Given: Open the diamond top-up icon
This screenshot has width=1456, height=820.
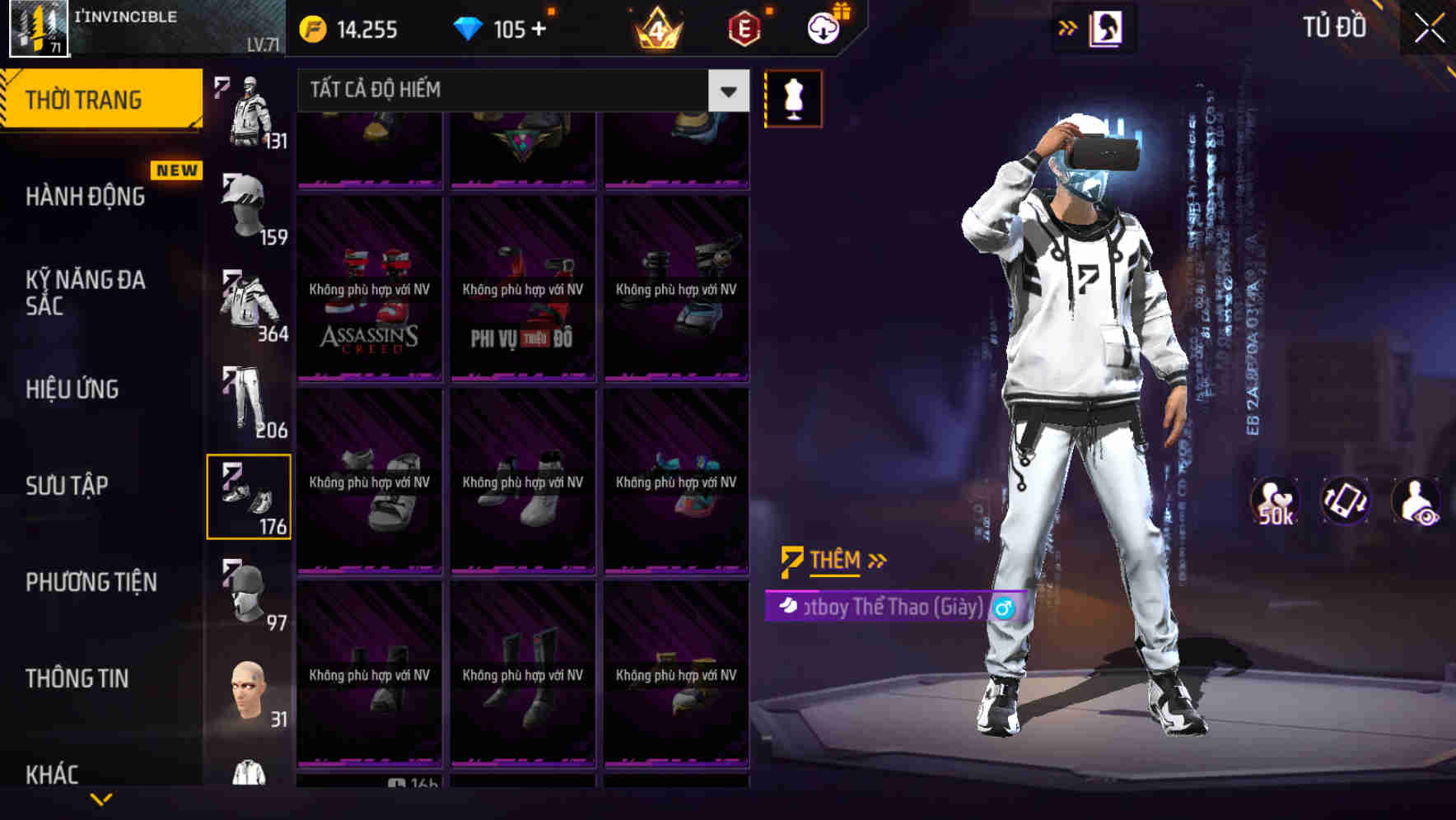Looking at the screenshot, I should (x=469, y=30).
